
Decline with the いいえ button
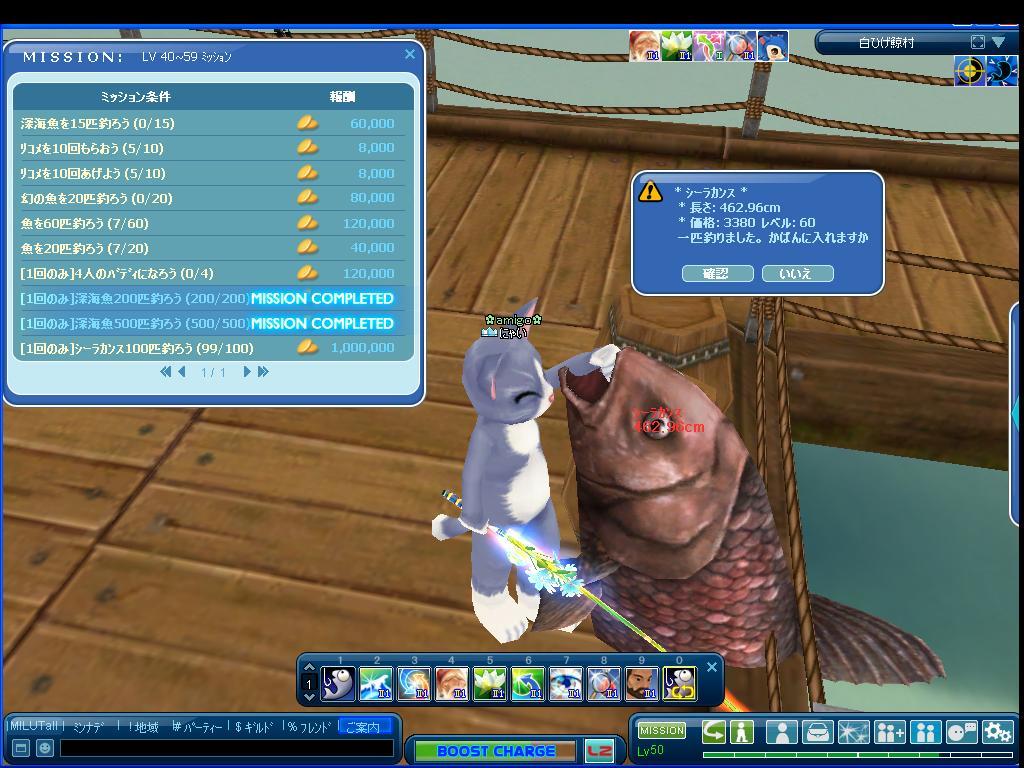797,273
